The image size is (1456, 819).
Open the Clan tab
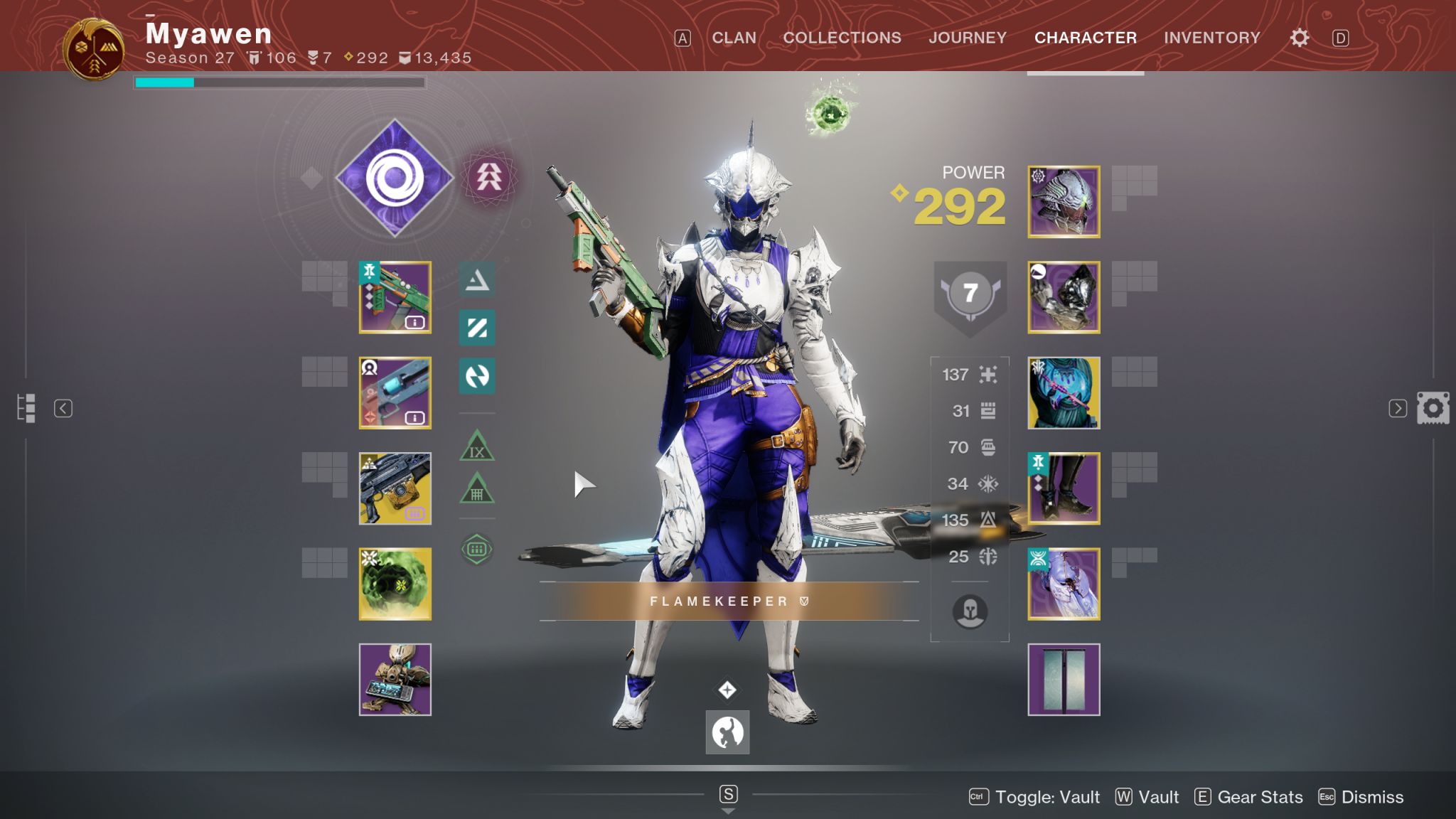coord(734,38)
